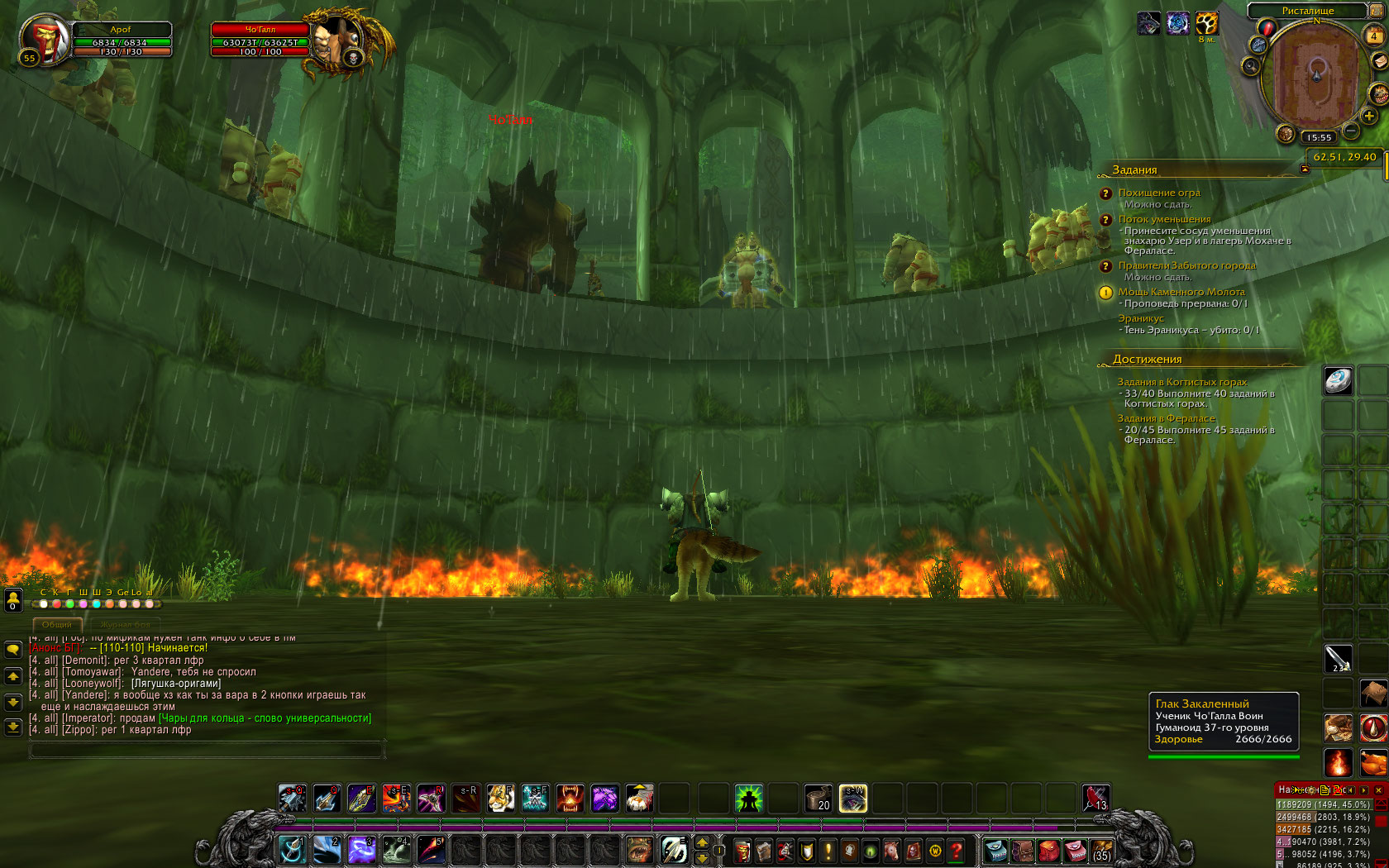Click the chat input box

point(207,750)
